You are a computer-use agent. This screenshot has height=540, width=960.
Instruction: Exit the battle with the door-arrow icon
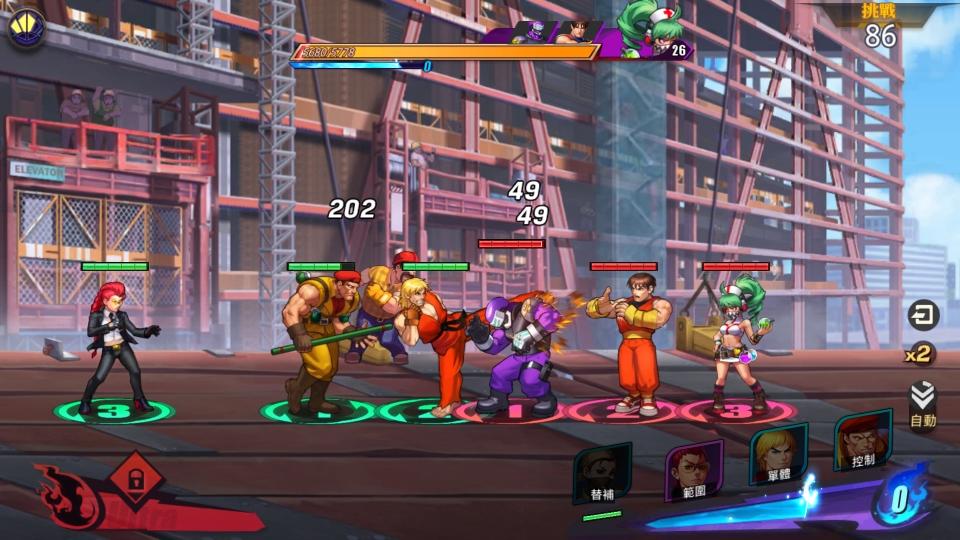[922, 315]
